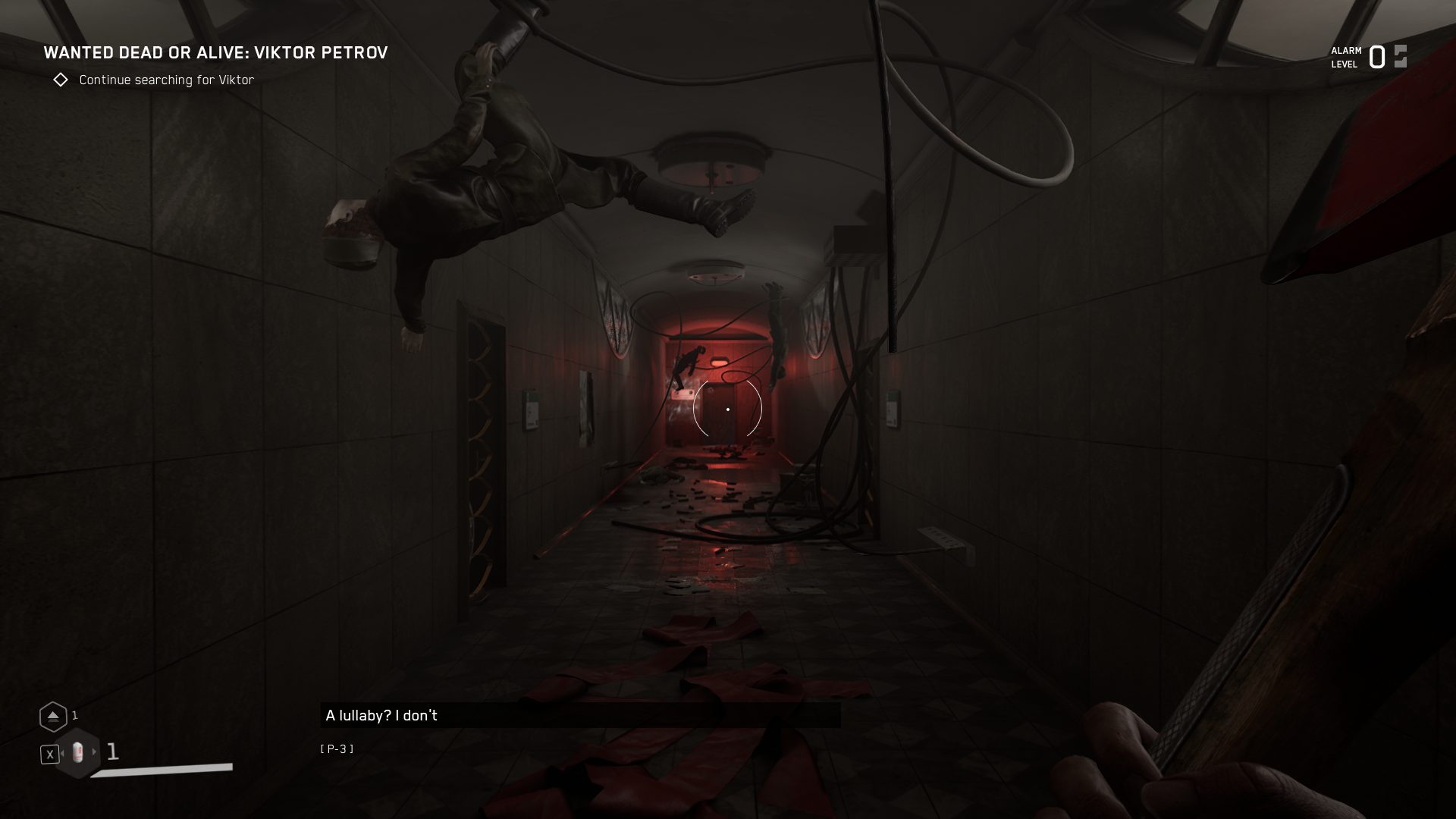The width and height of the screenshot is (1456, 819).
Task: Click the 'Continue searching for Viktor' objective text
Action: pyautogui.click(x=166, y=80)
